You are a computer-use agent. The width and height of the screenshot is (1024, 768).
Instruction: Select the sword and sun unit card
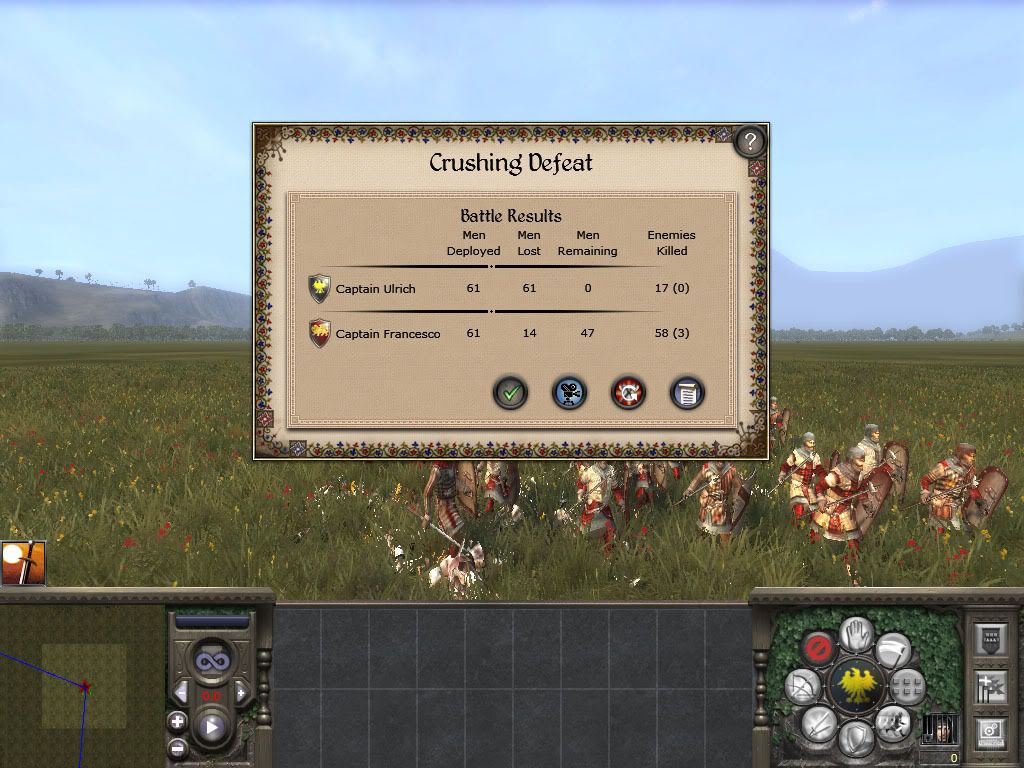(22, 564)
